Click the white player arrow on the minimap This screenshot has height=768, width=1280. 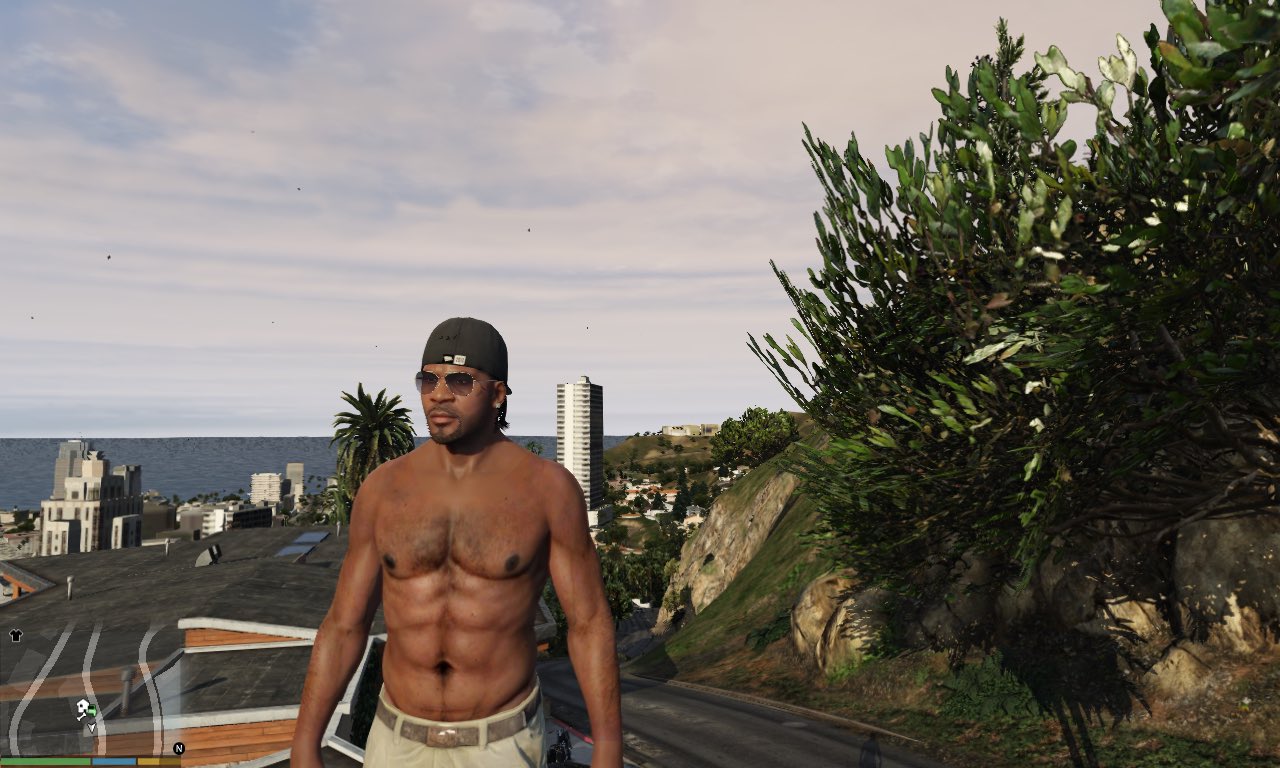tap(91, 727)
